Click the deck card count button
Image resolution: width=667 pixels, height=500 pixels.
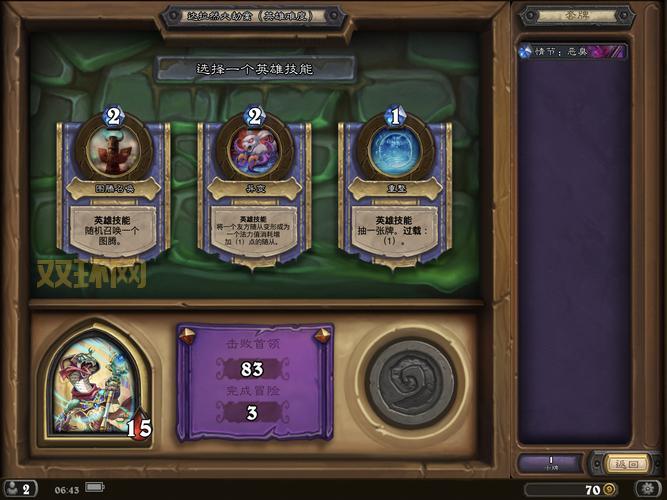548,464
